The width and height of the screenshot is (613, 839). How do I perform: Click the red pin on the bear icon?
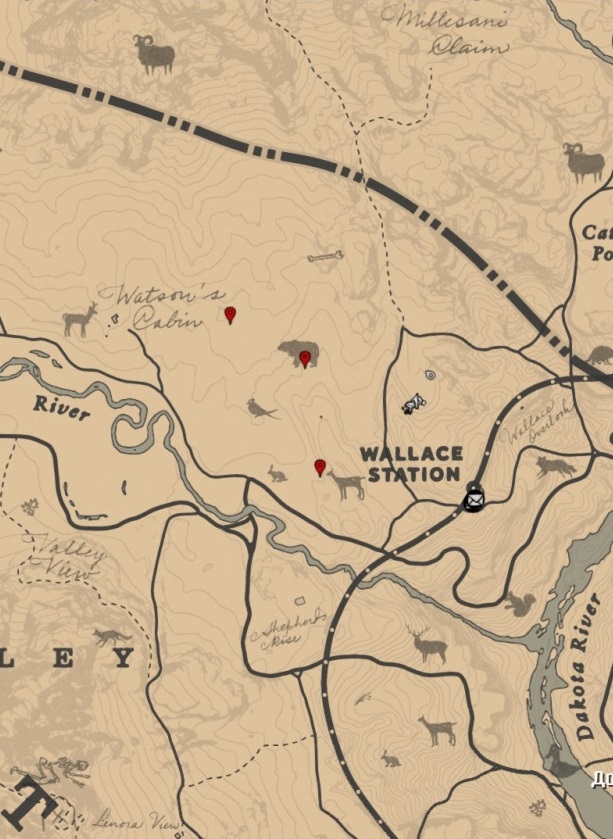point(305,358)
